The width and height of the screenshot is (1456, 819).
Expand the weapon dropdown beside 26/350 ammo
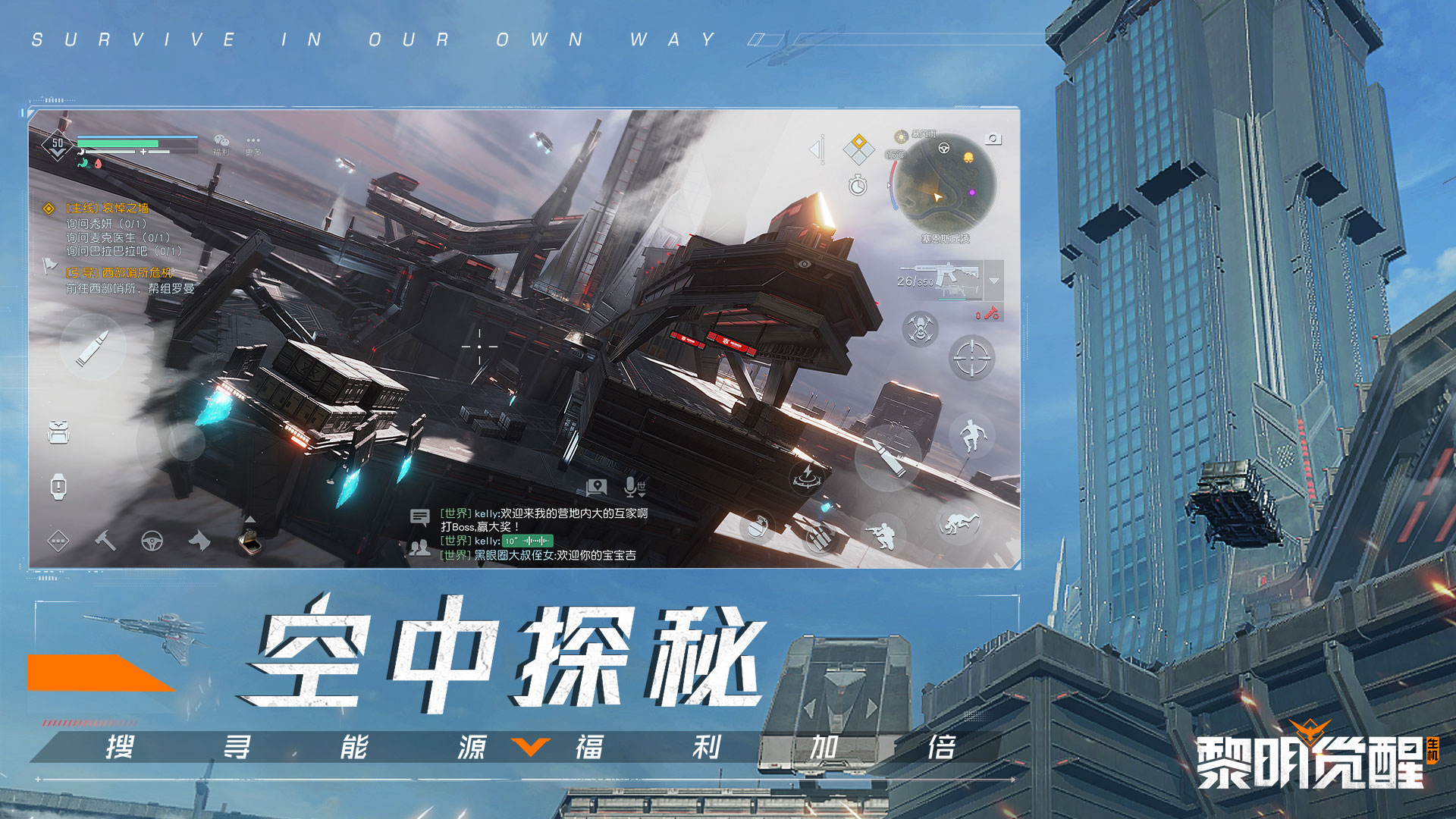[993, 281]
